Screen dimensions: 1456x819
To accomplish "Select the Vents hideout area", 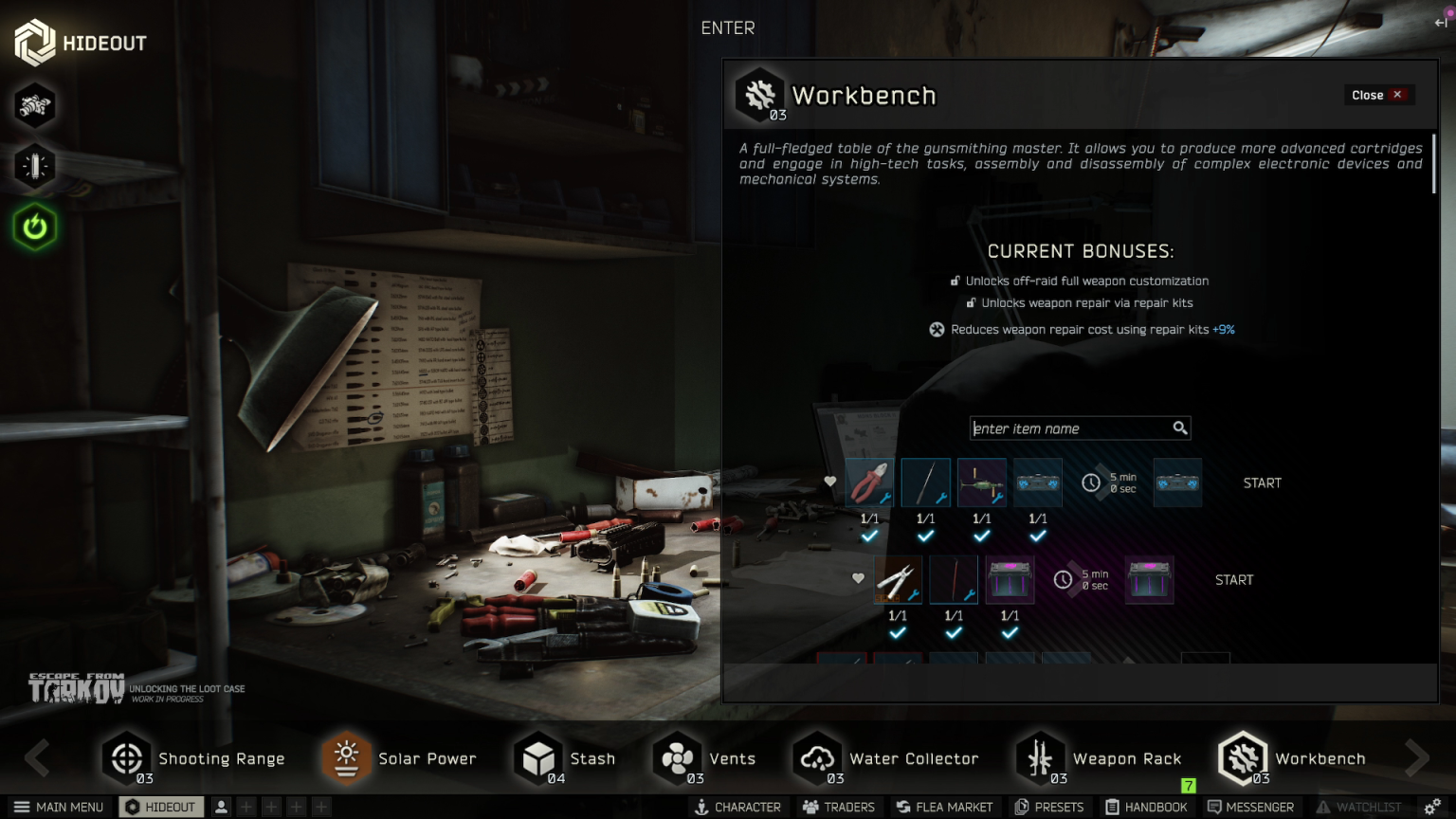I will tap(704, 758).
